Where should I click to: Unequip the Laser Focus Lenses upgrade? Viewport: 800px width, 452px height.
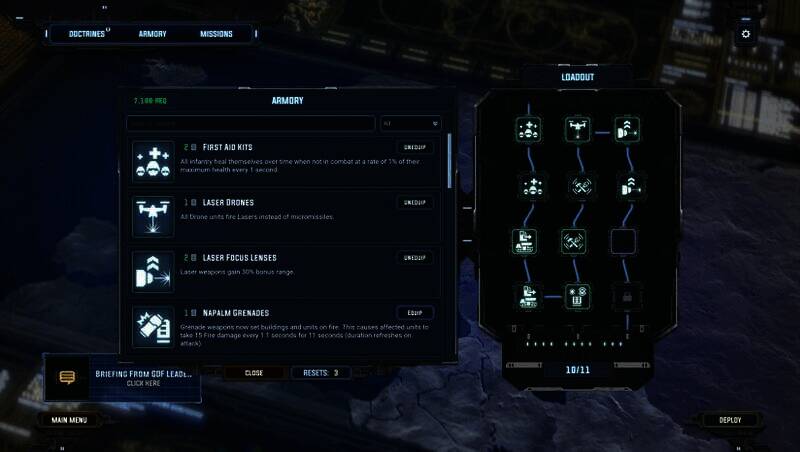pyautogui.click(x=413, y=257)
